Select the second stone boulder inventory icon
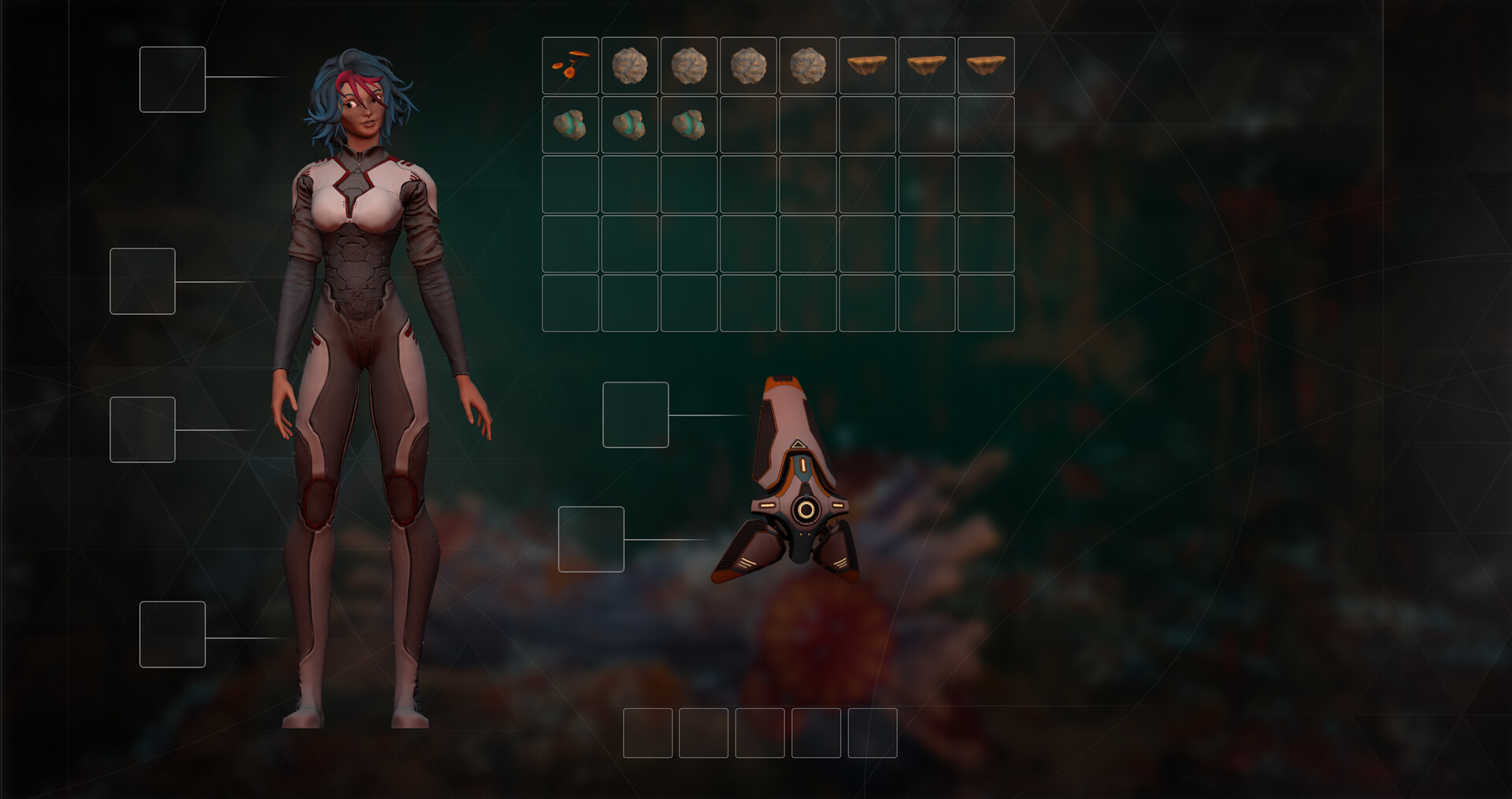The width and height of the screenshot is (1512, 799). pyautogui.click(x=689, y=65)
